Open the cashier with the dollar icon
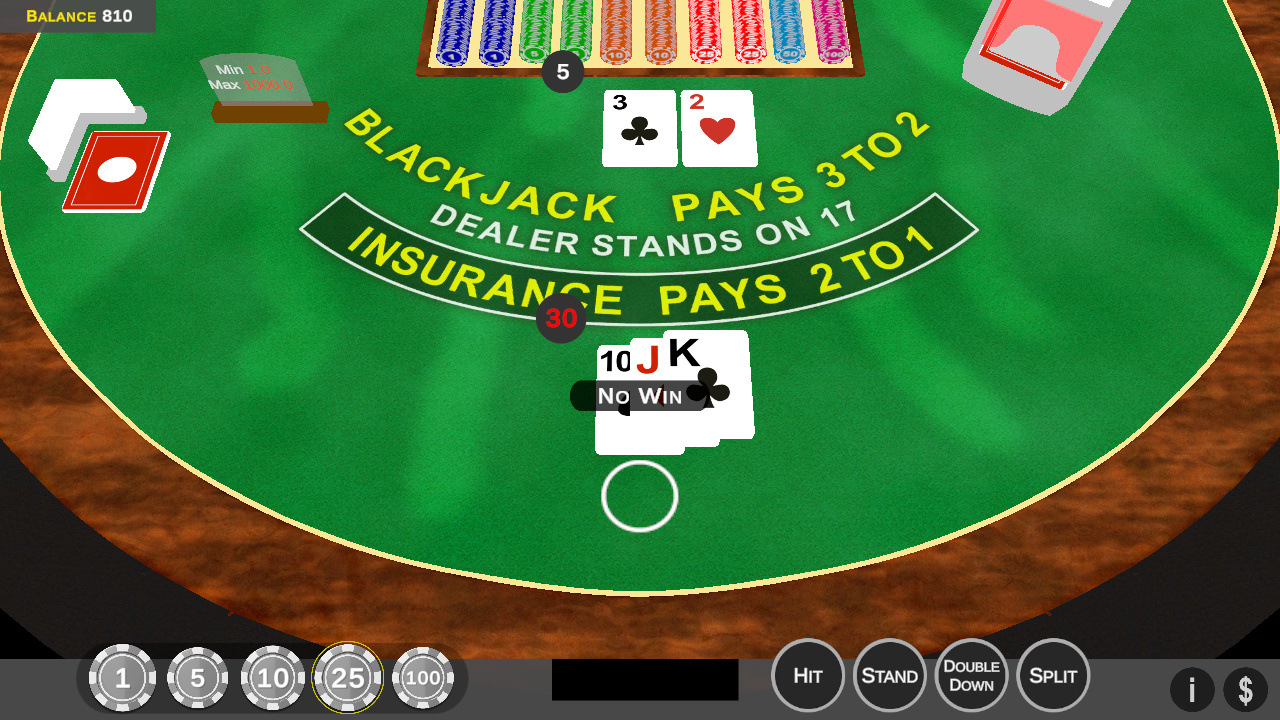Screen dimensions: 1280x720 pos(1246,690)
